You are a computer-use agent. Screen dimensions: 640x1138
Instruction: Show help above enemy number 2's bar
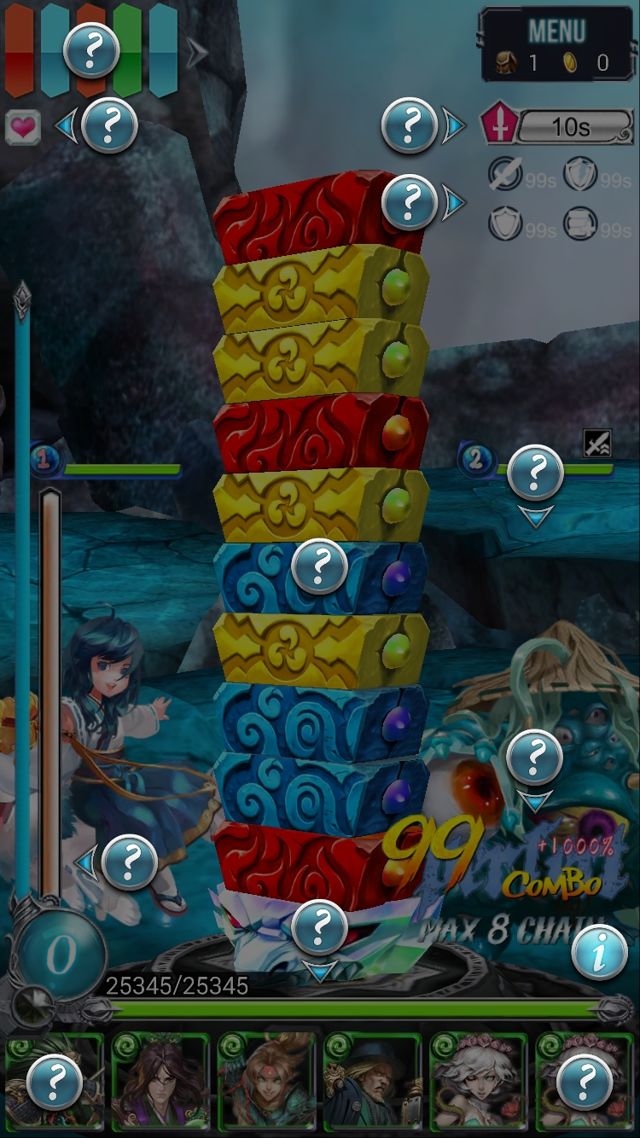[x=536, y=472]
